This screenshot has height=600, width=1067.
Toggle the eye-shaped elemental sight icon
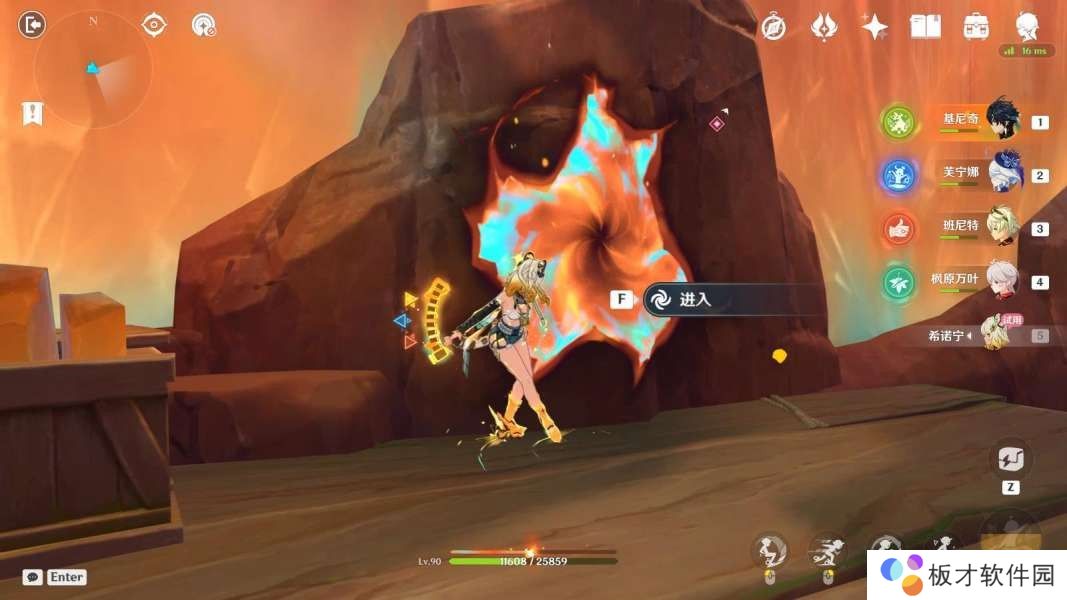154,25
